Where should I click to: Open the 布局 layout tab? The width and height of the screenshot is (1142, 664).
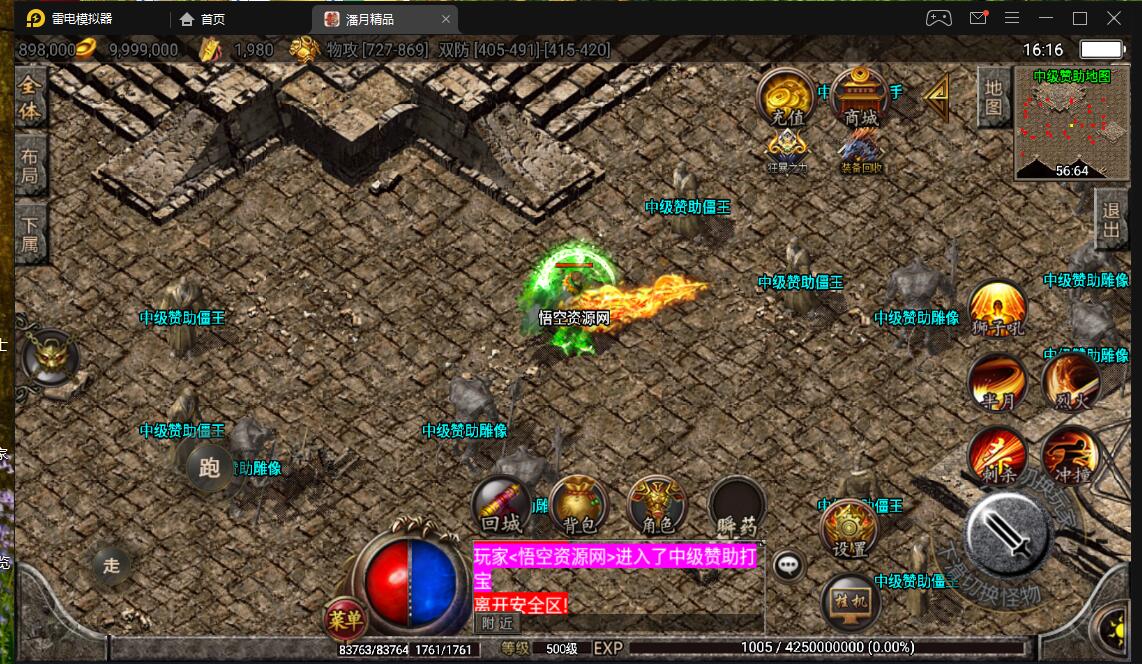coord(31,166)
